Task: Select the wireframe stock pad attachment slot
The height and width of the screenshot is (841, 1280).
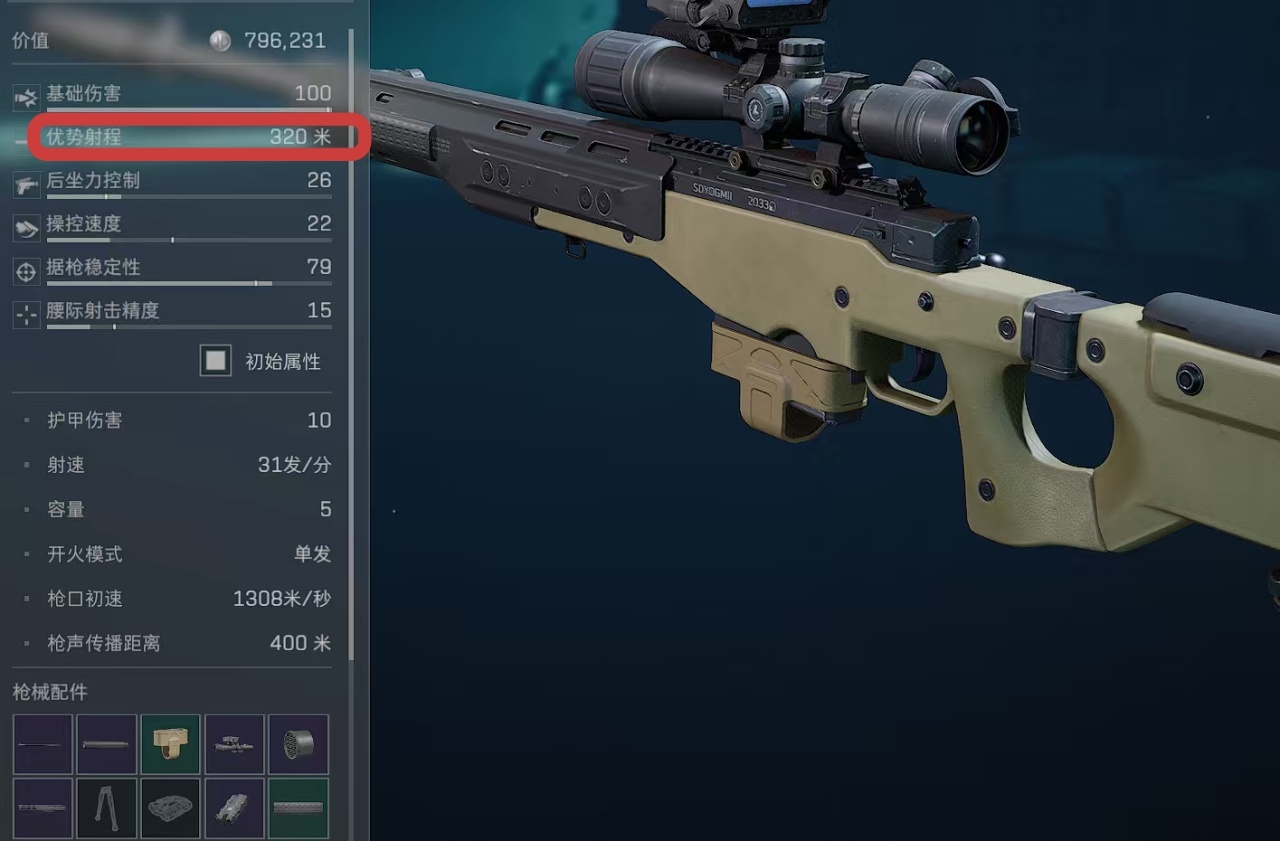Action: (170, 808)
